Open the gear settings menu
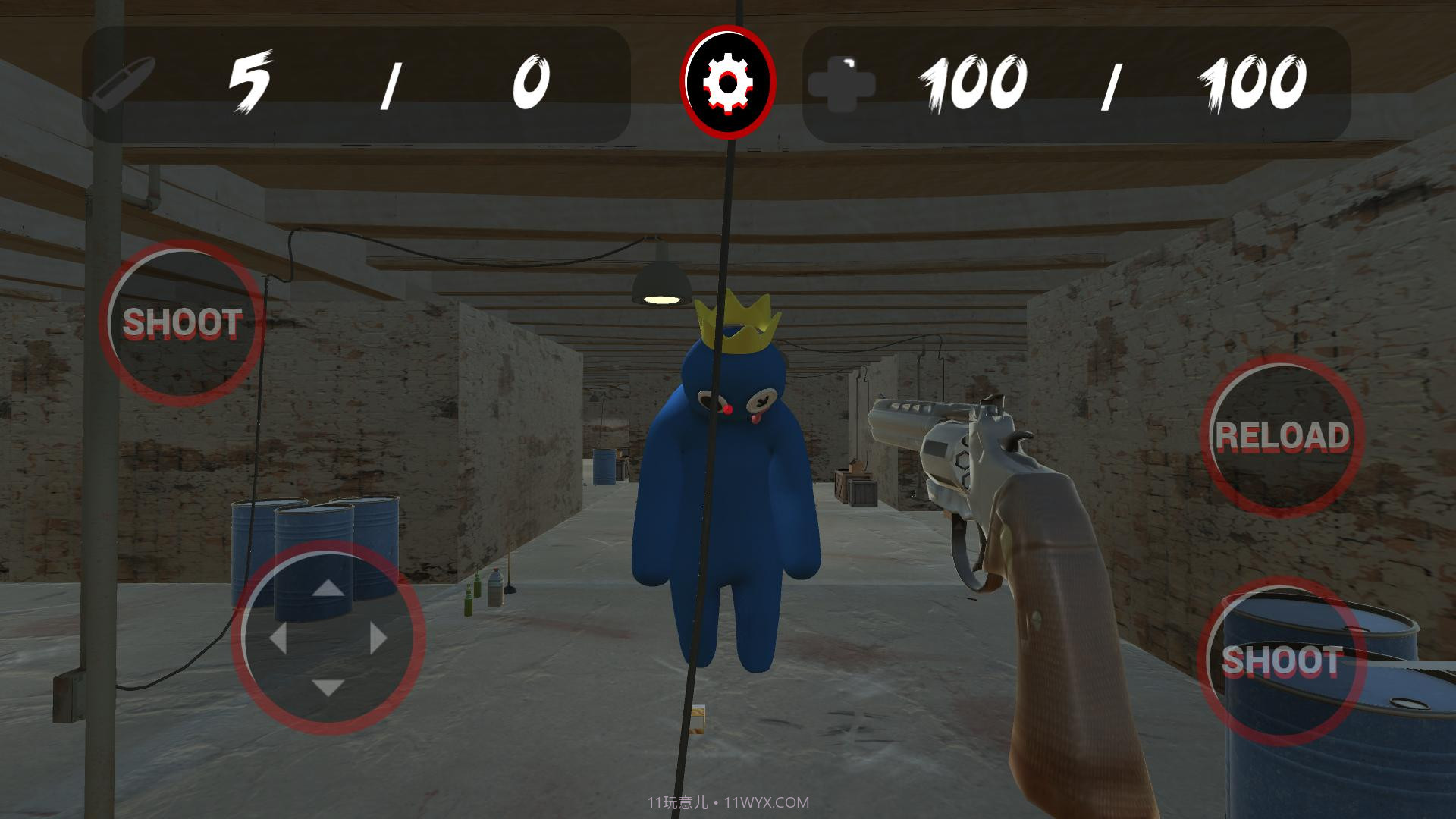The image size is (1456, 819). 728,82
